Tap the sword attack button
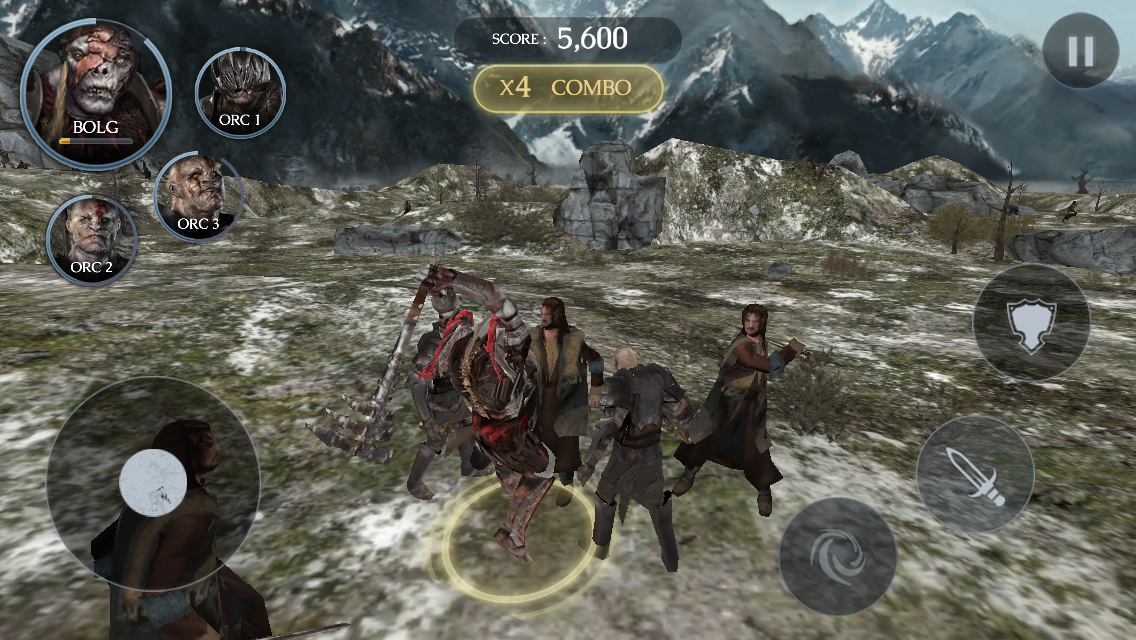The width and height of the screenshot is (1136, 640). click(x=974, y=474)
